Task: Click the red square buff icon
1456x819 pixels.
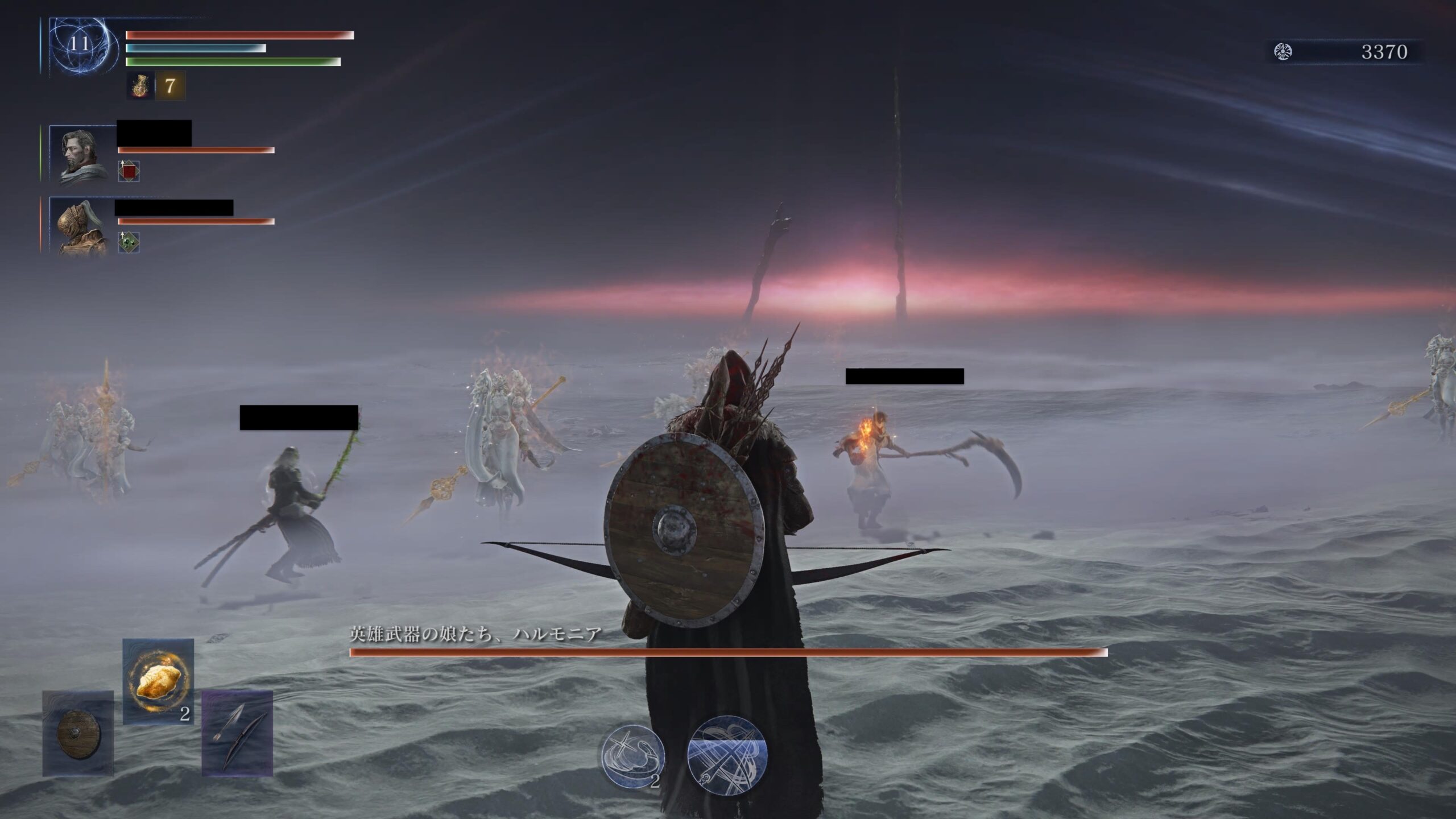Action: click(129, 171)
